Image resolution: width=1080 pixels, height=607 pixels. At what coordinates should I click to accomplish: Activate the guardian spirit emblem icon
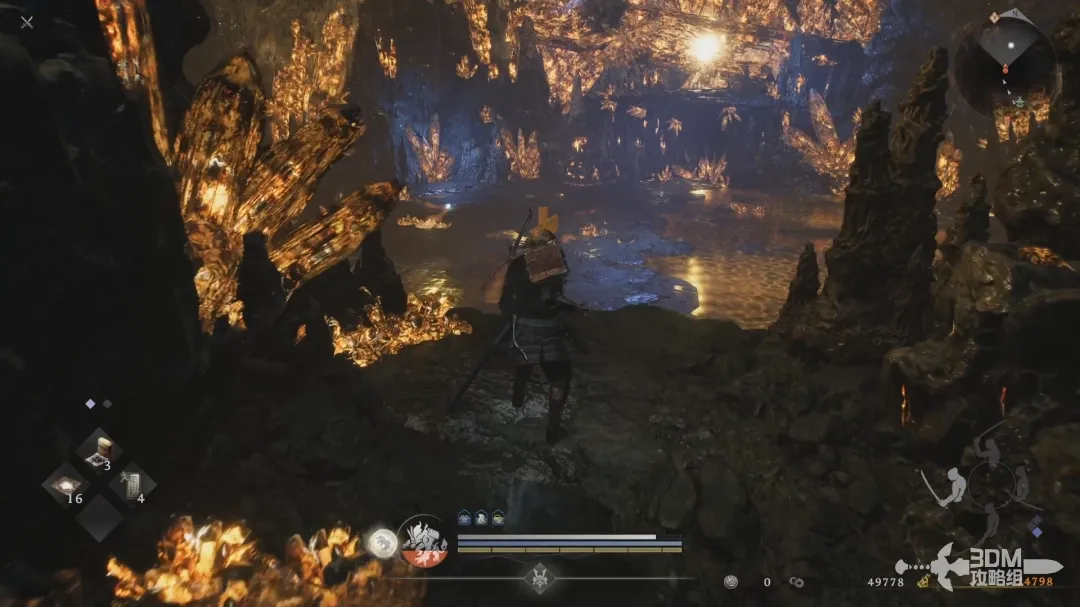422,541
